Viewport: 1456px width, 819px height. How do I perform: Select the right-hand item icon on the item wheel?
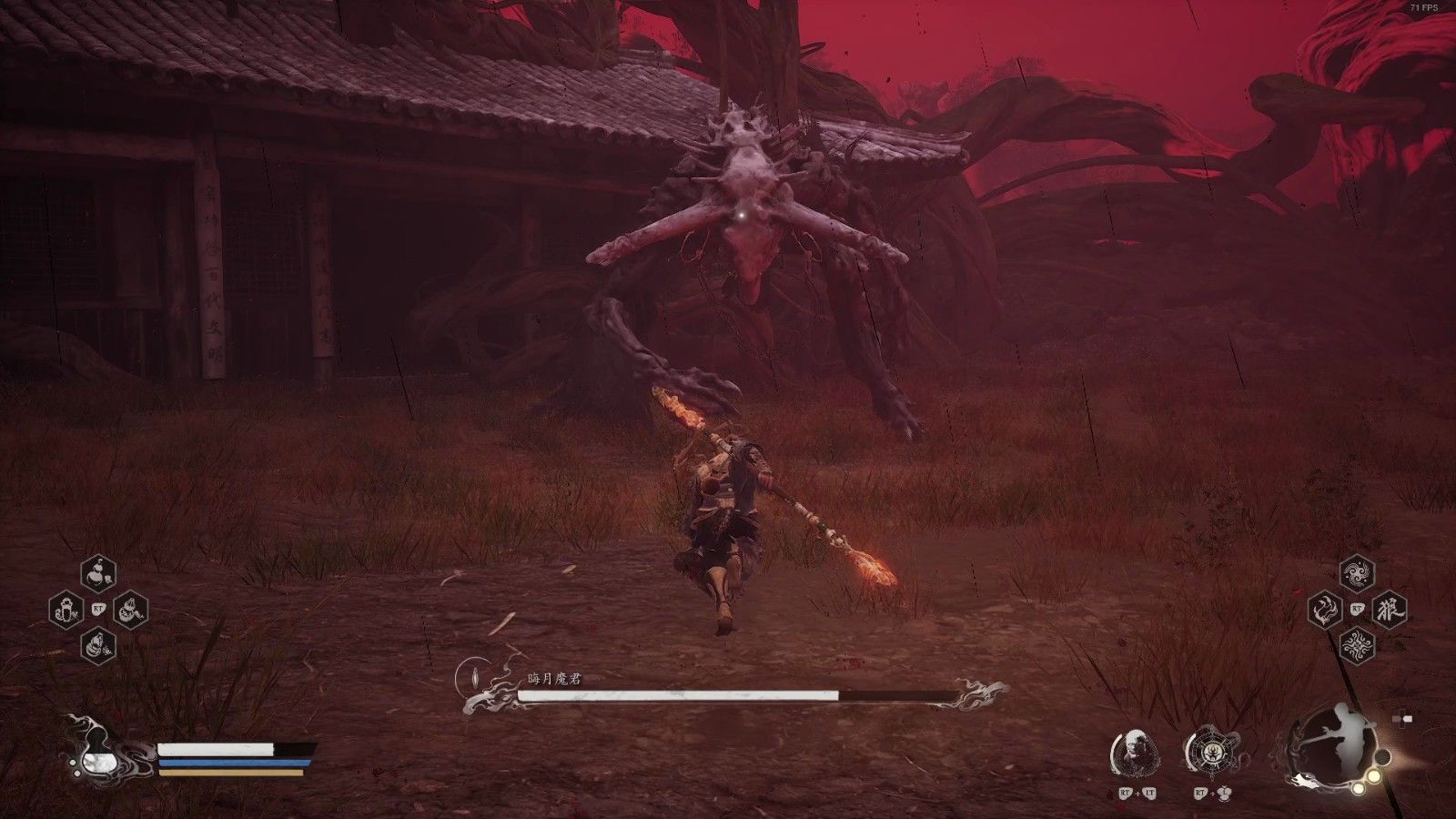(132, 611)
